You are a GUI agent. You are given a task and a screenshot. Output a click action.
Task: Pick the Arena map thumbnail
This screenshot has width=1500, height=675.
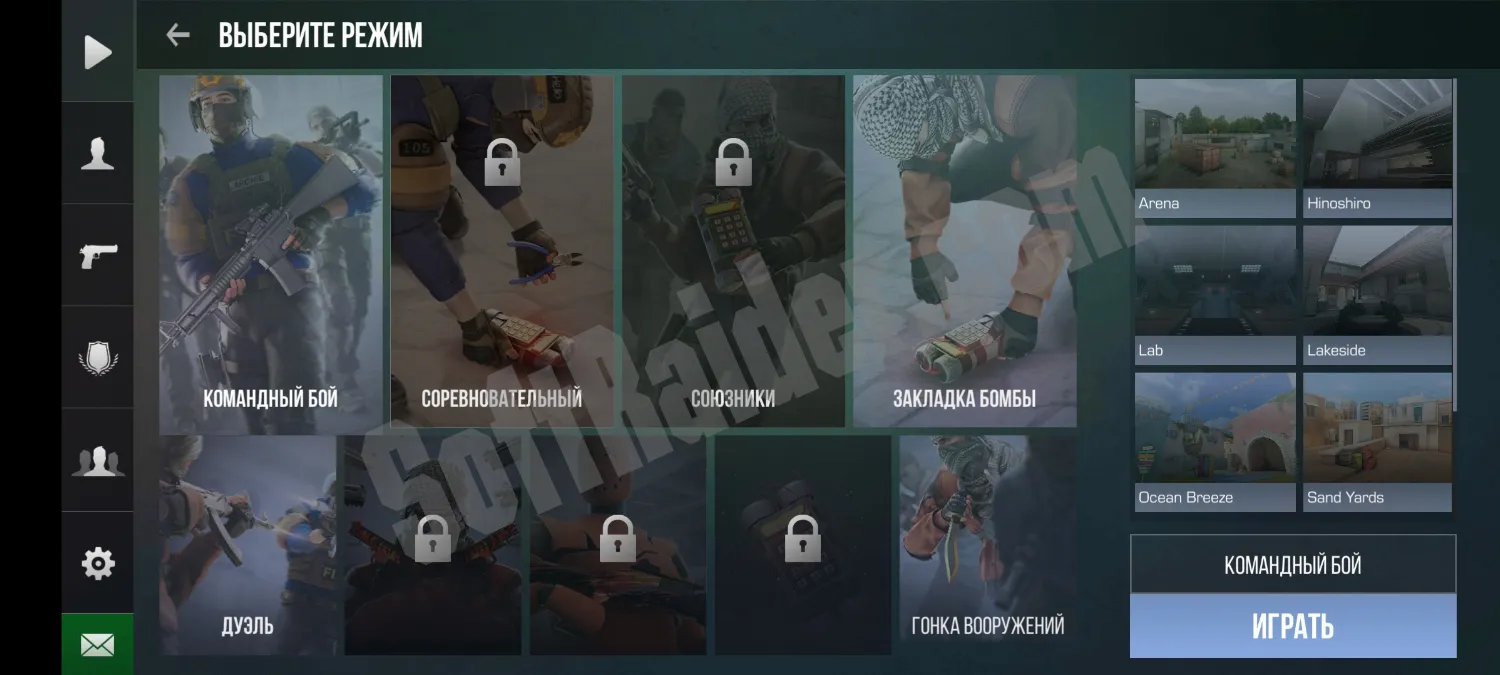[x=1215, y=147]
